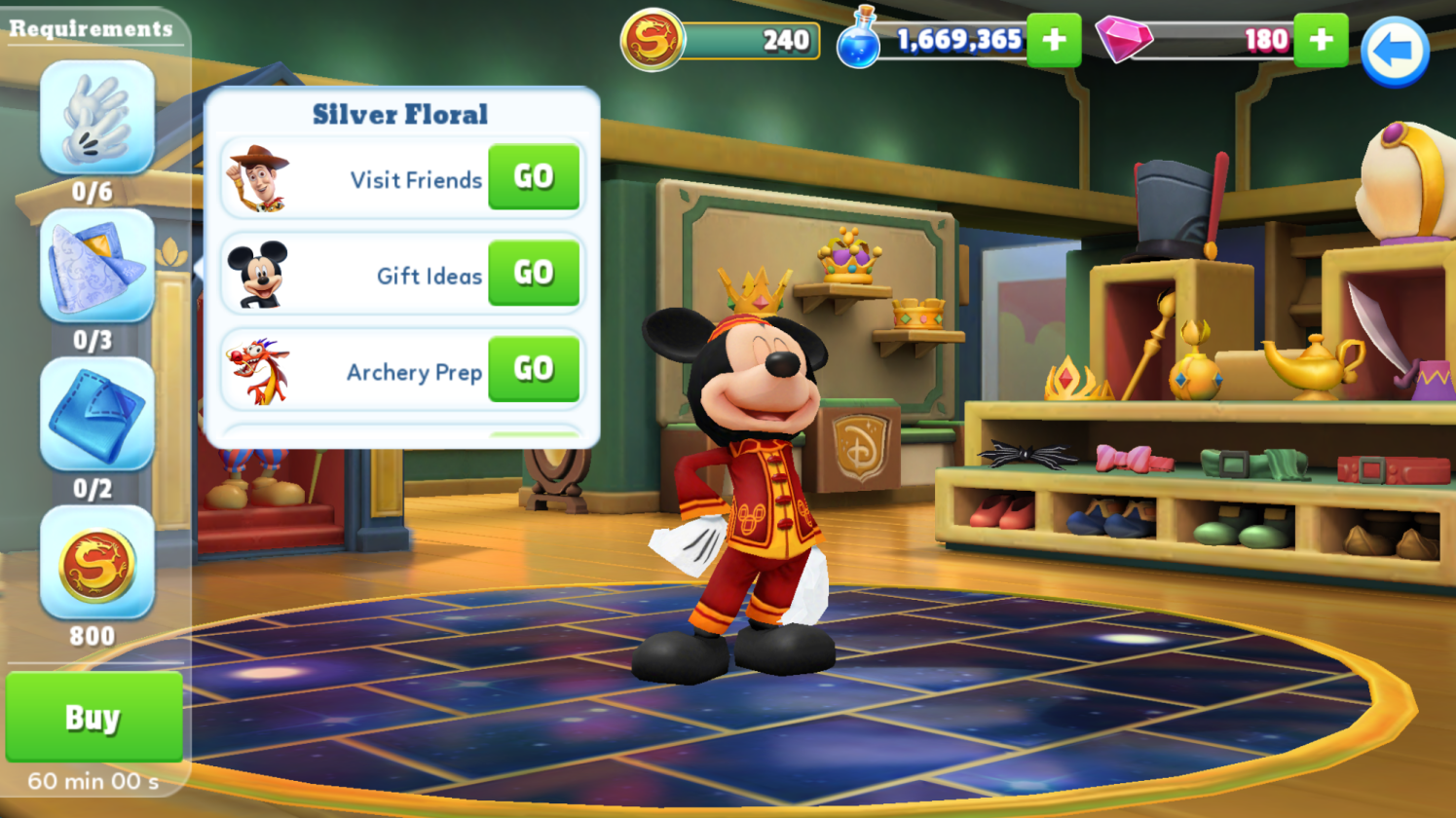Purchase more pink gems via plus button
Viewport: 1456px width, 818px height.
(1321, 40)
